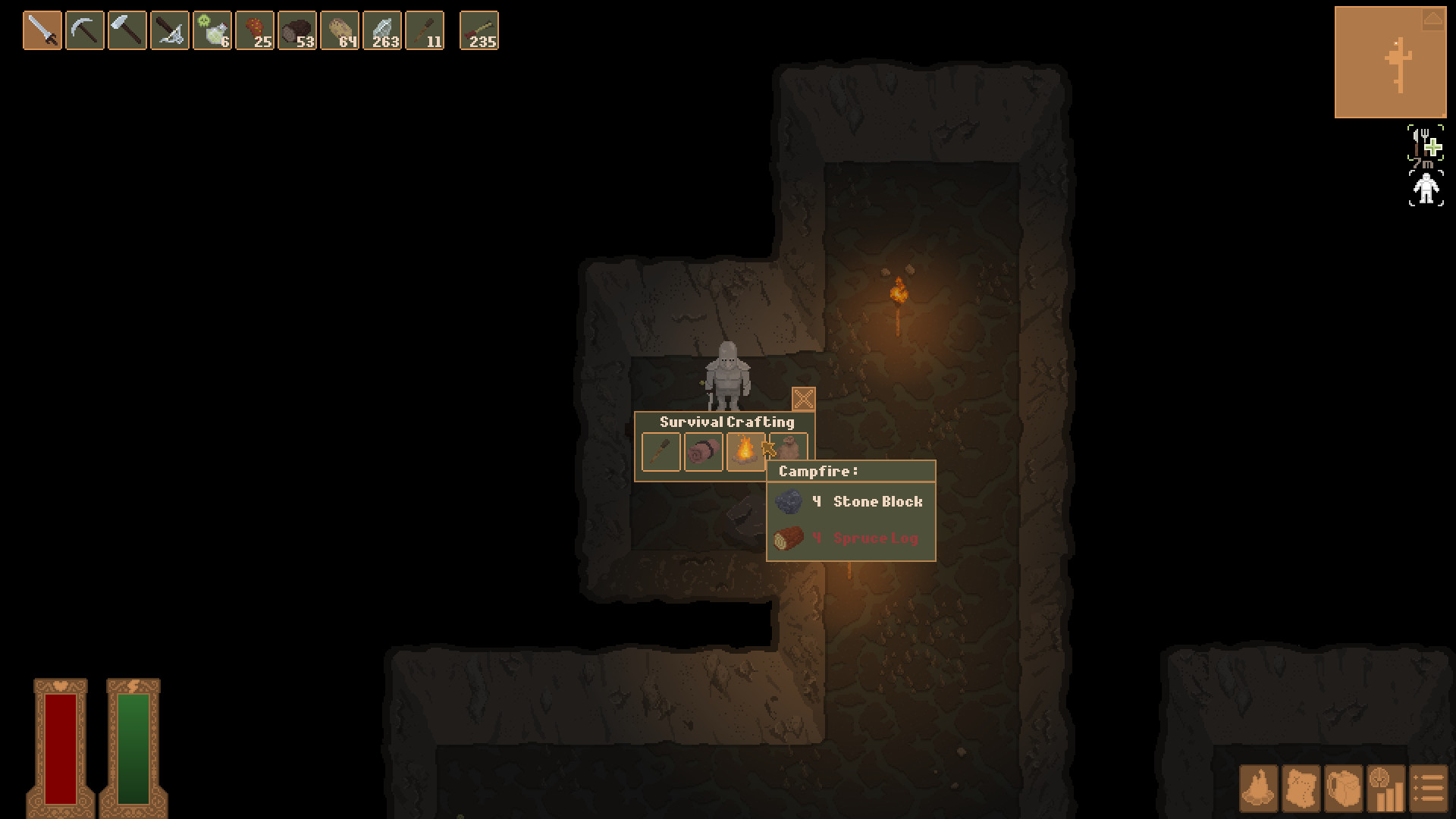Select the Campfire recipe in Survival Crafting
Viewport: 1456px width, 819px height.
coord(747,451)
